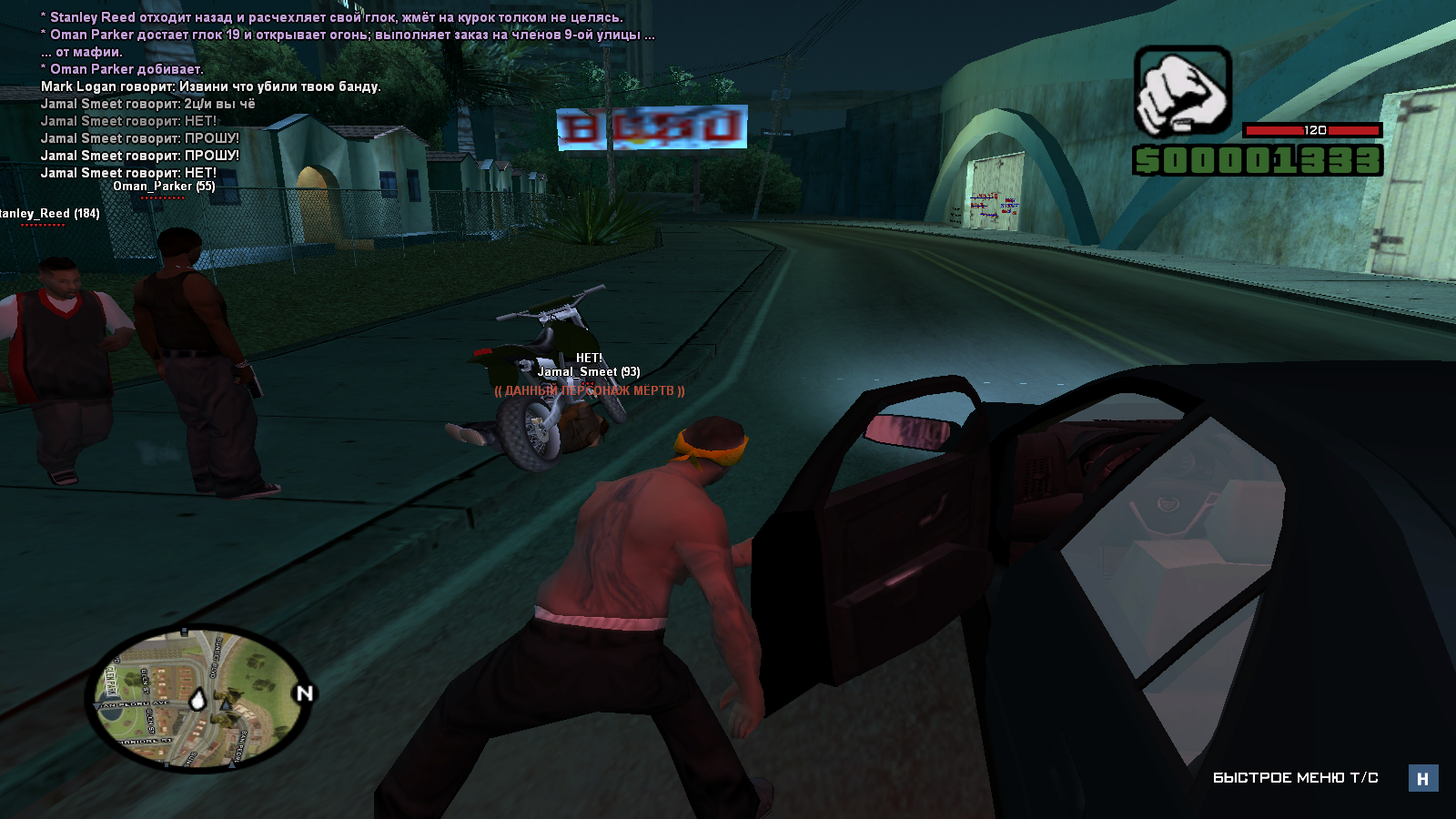
Task: Select Oman_Parker player name tag
Action: pos(164,187)
